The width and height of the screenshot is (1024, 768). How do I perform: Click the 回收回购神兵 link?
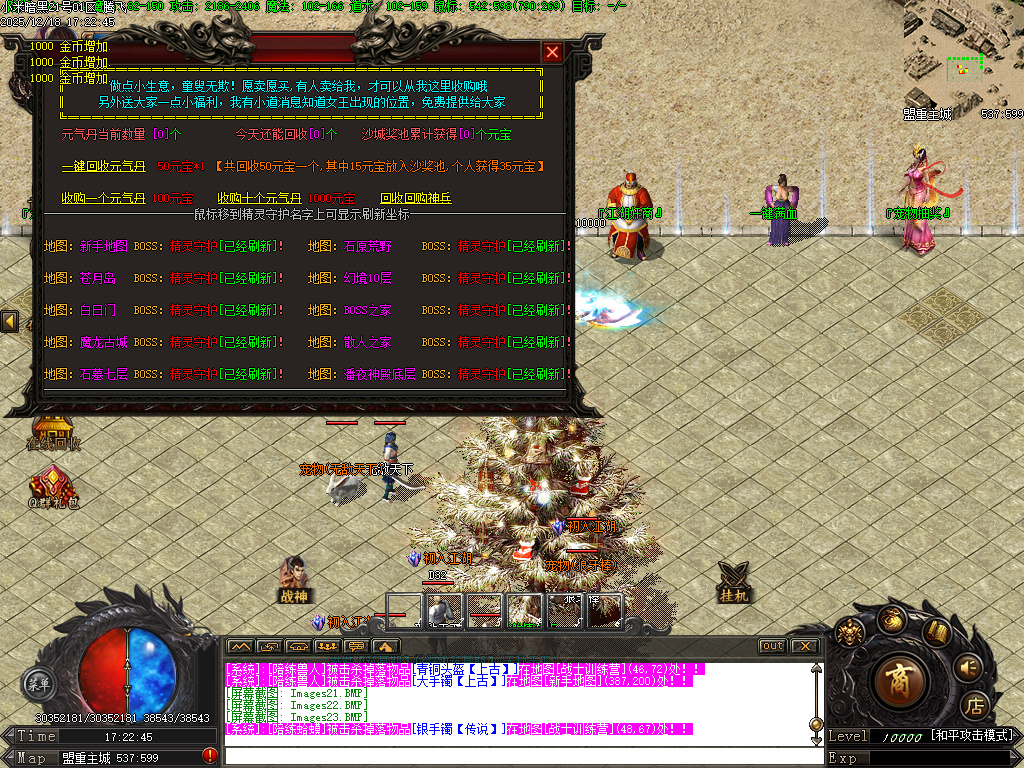point(416,198)
